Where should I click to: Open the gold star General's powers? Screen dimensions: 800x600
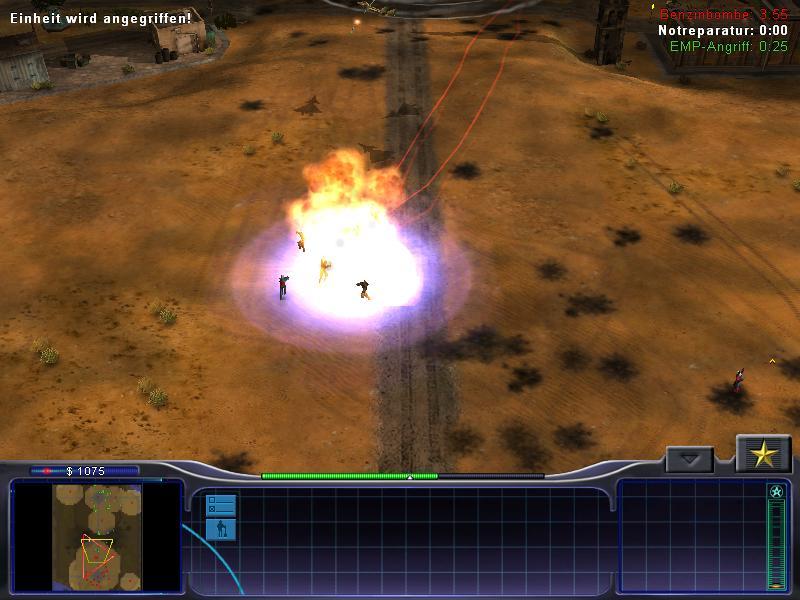tap(764, 455)
